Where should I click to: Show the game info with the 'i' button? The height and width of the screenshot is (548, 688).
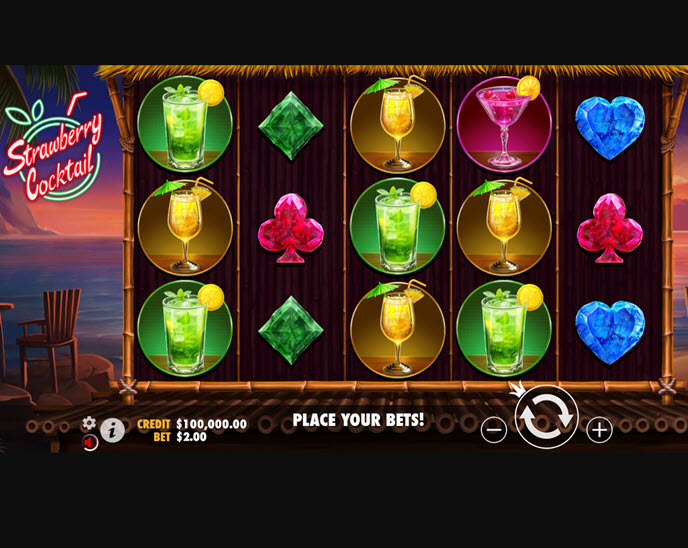(112, 430)
